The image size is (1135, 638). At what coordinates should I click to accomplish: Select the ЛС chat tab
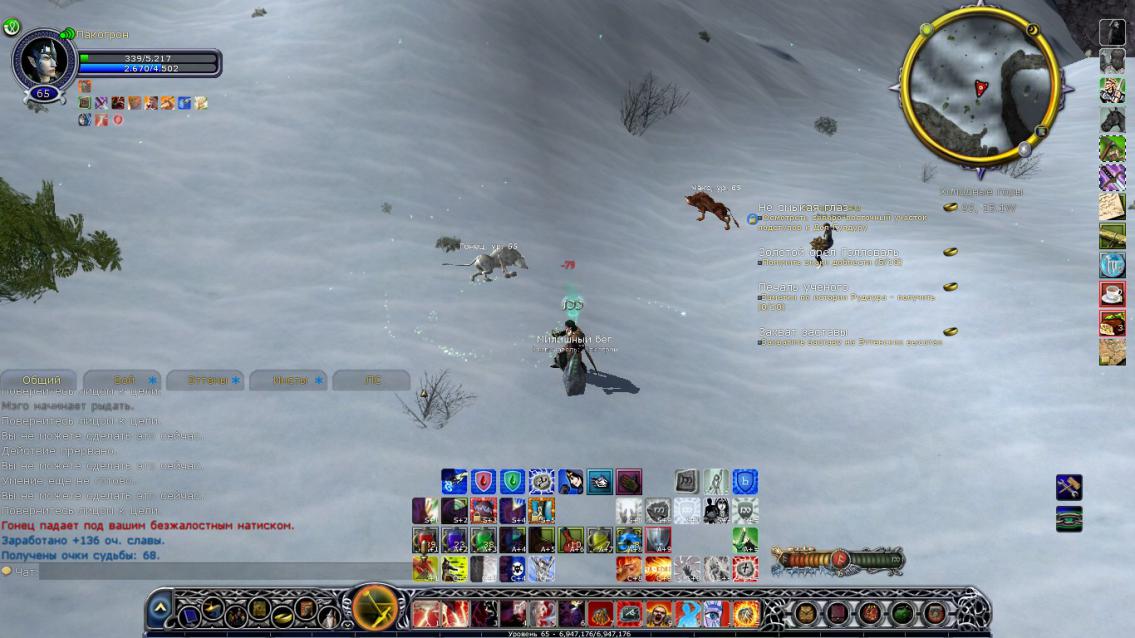tap(372, 380)
